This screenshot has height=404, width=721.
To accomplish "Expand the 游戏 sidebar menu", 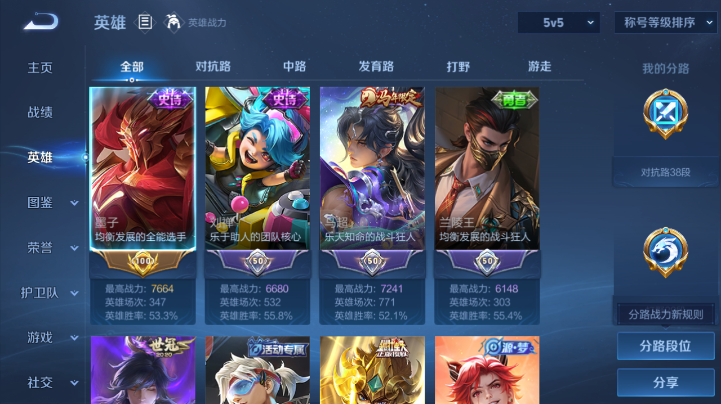I will point(49,338).
